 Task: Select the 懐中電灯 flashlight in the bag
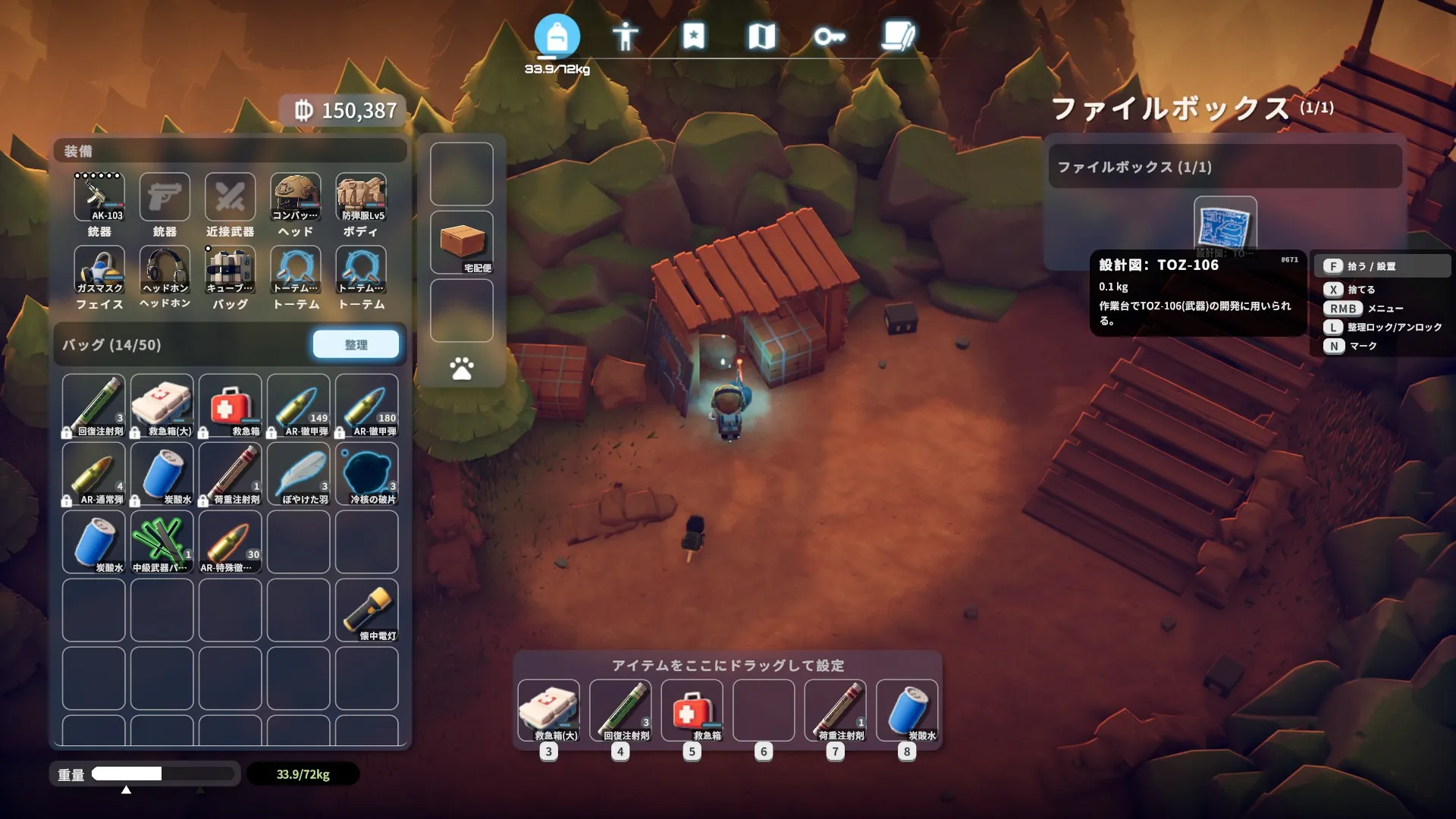click(367, 610)
